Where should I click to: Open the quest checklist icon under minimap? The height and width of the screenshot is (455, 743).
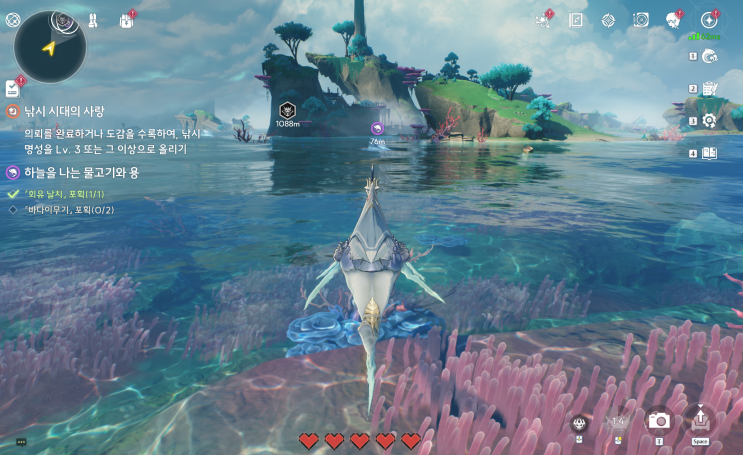(12, 89)
